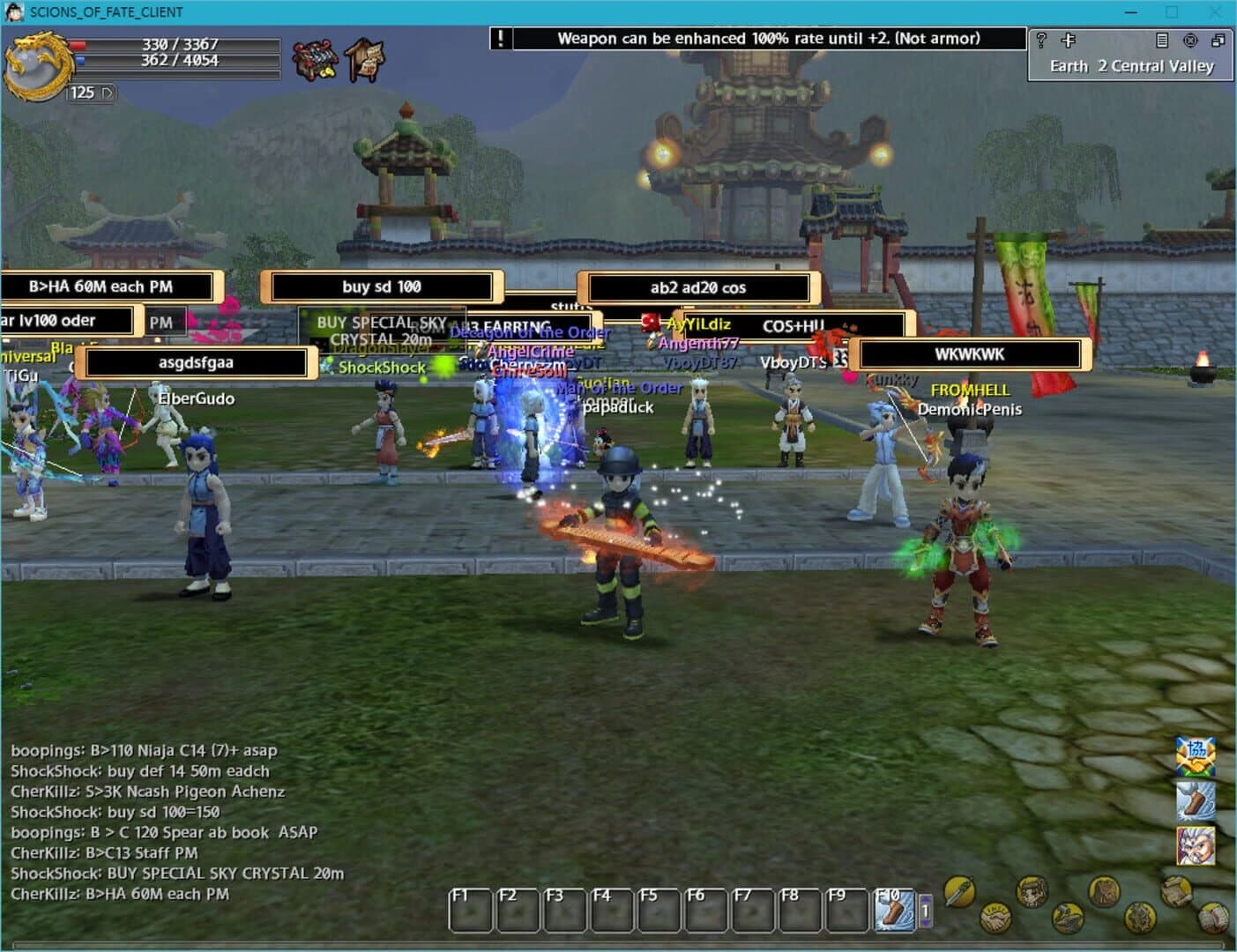Open the stacked-windows icon on the minimap corner
This screenshot has width=1237, height=952.
tap(1220, 41)
